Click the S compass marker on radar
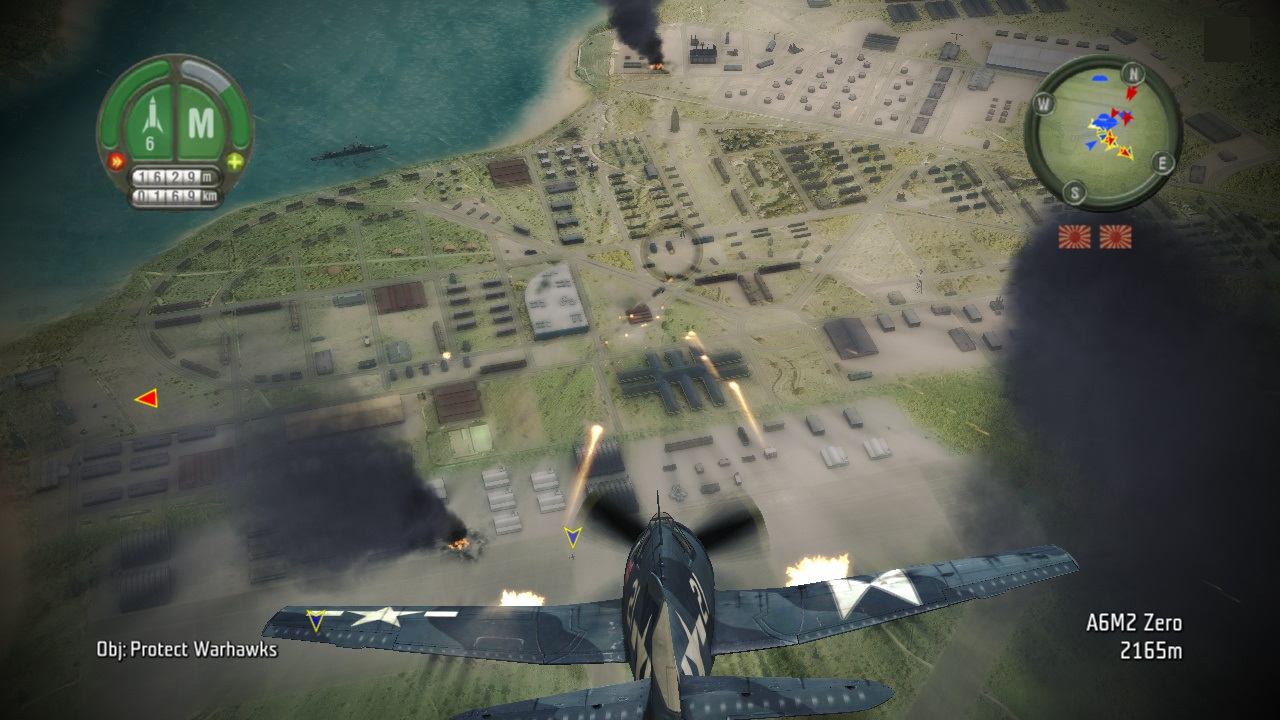The image size is (1280, 720). pyautogui.click(x=1073, y=191)
